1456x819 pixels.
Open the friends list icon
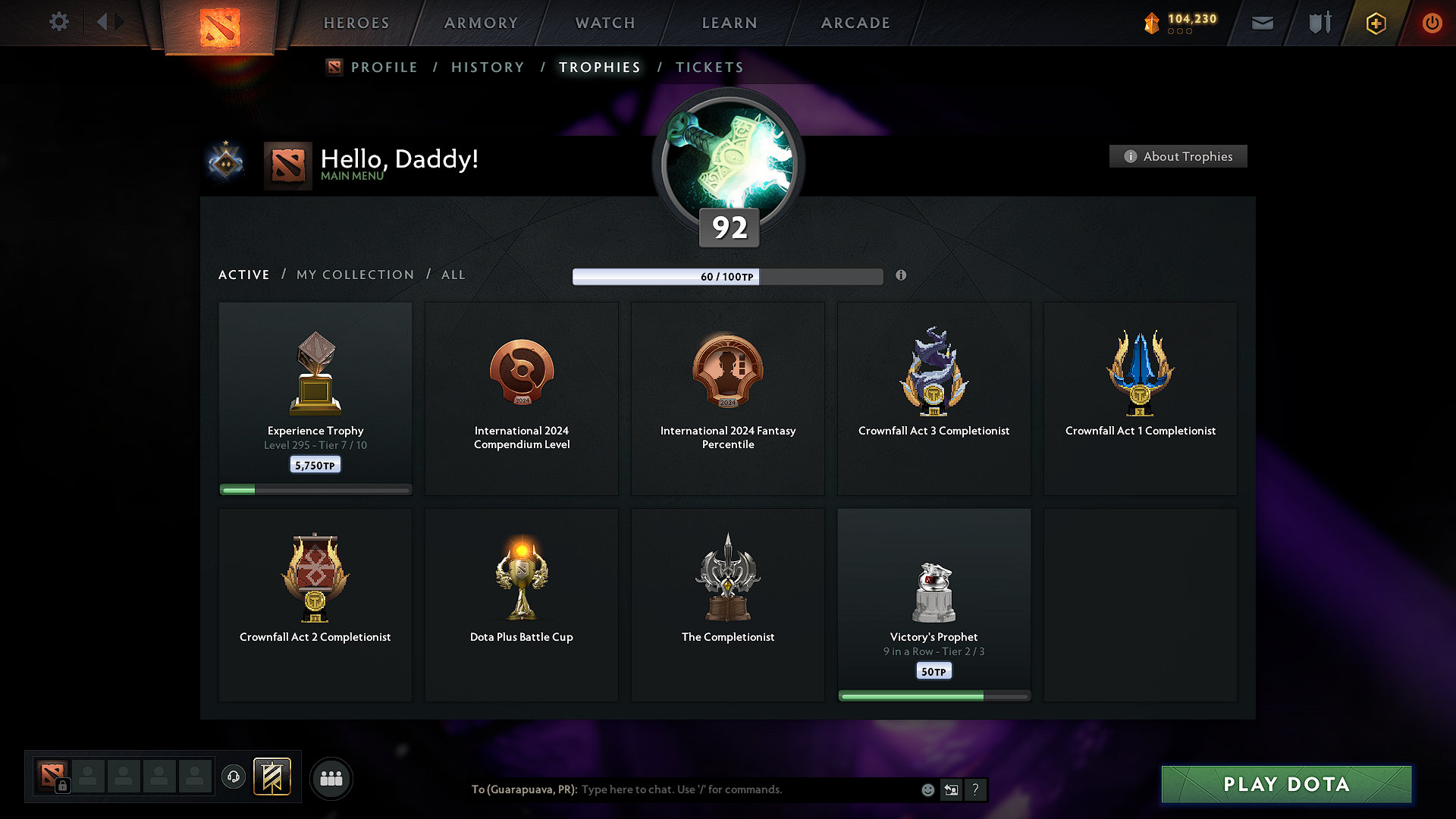(331, 778)
